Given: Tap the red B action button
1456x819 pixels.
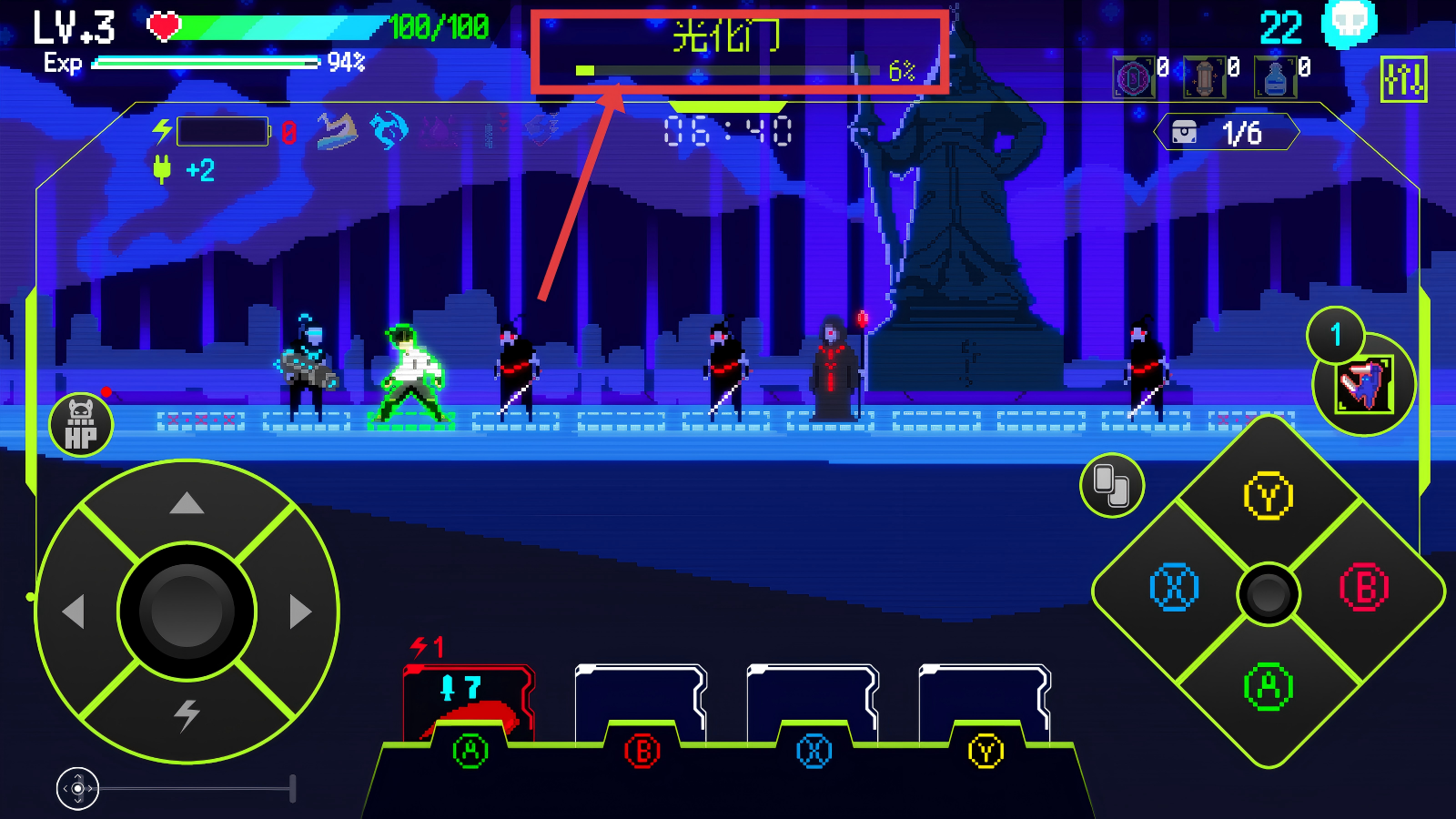Looking at the screenshot, I should pyautogui.click(x=1364, y=588).
